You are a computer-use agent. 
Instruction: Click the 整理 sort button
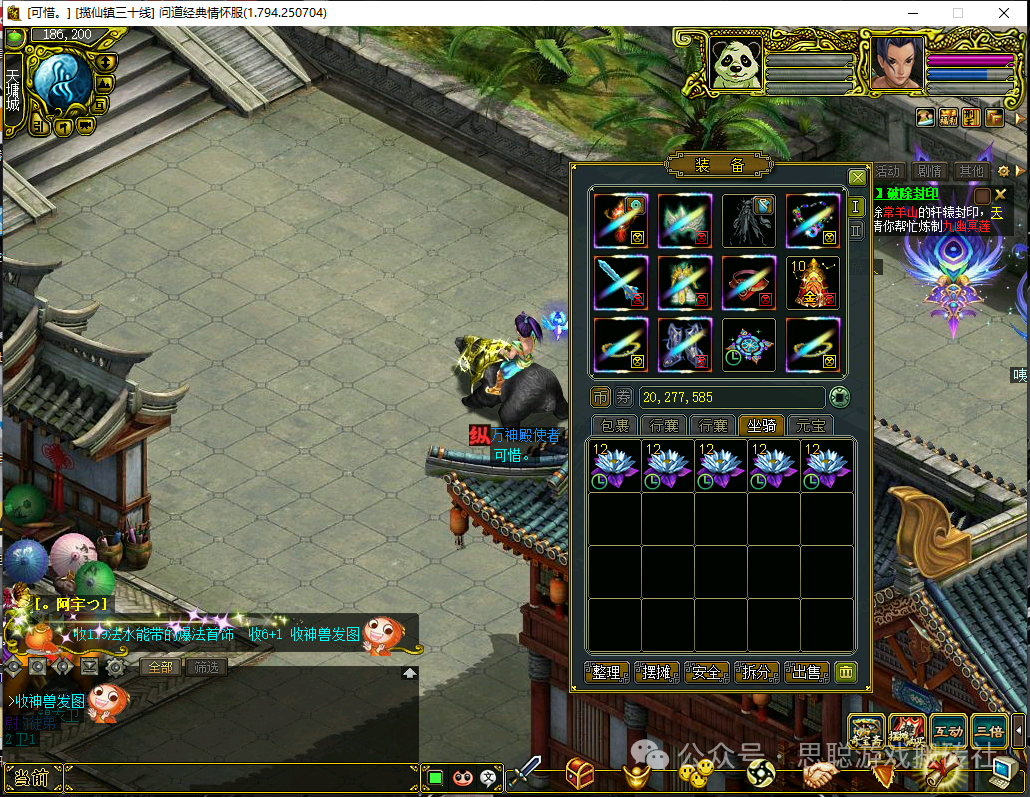point(607,672)
